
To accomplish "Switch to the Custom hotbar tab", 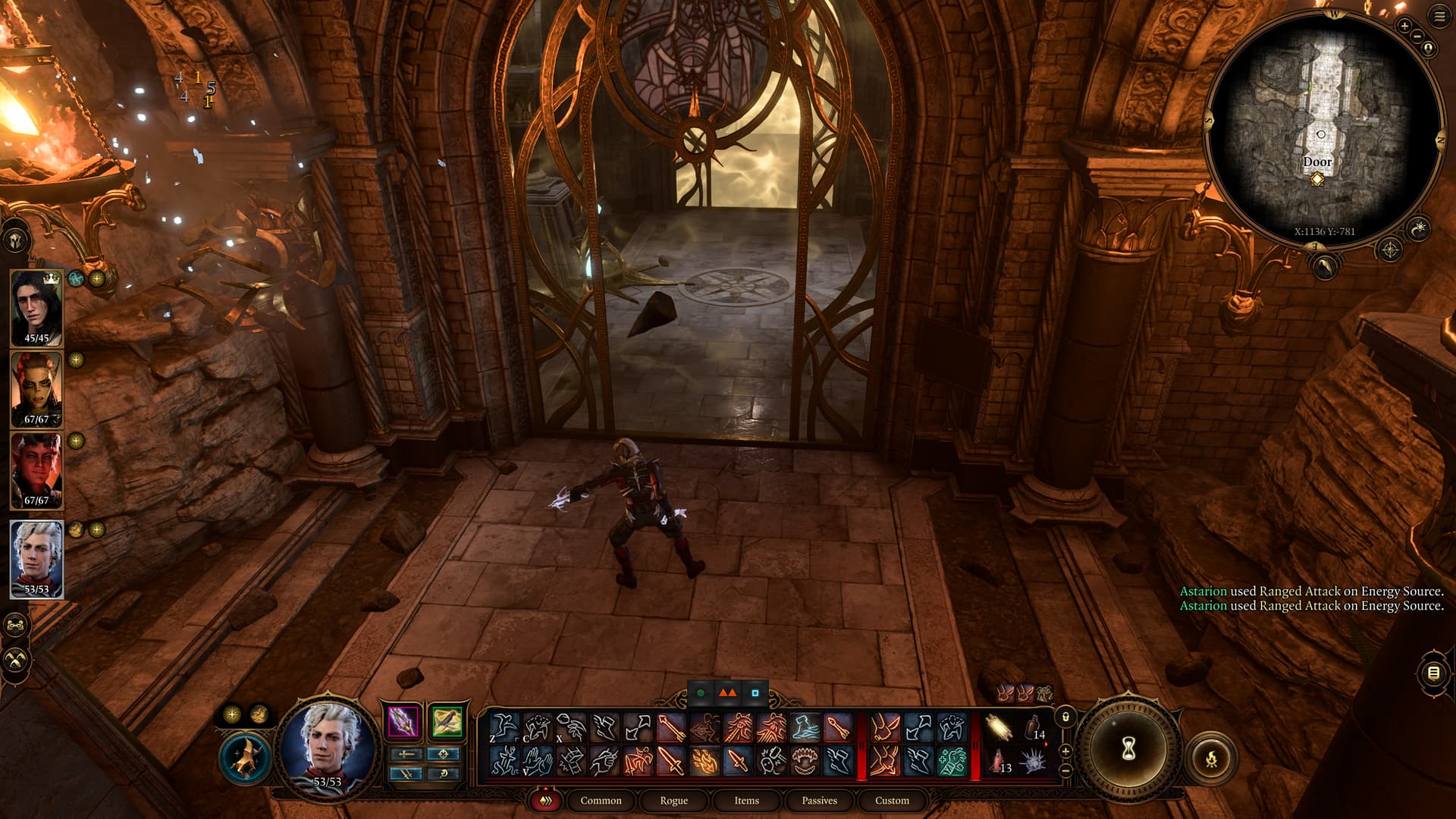I will [x=892, y=800].
